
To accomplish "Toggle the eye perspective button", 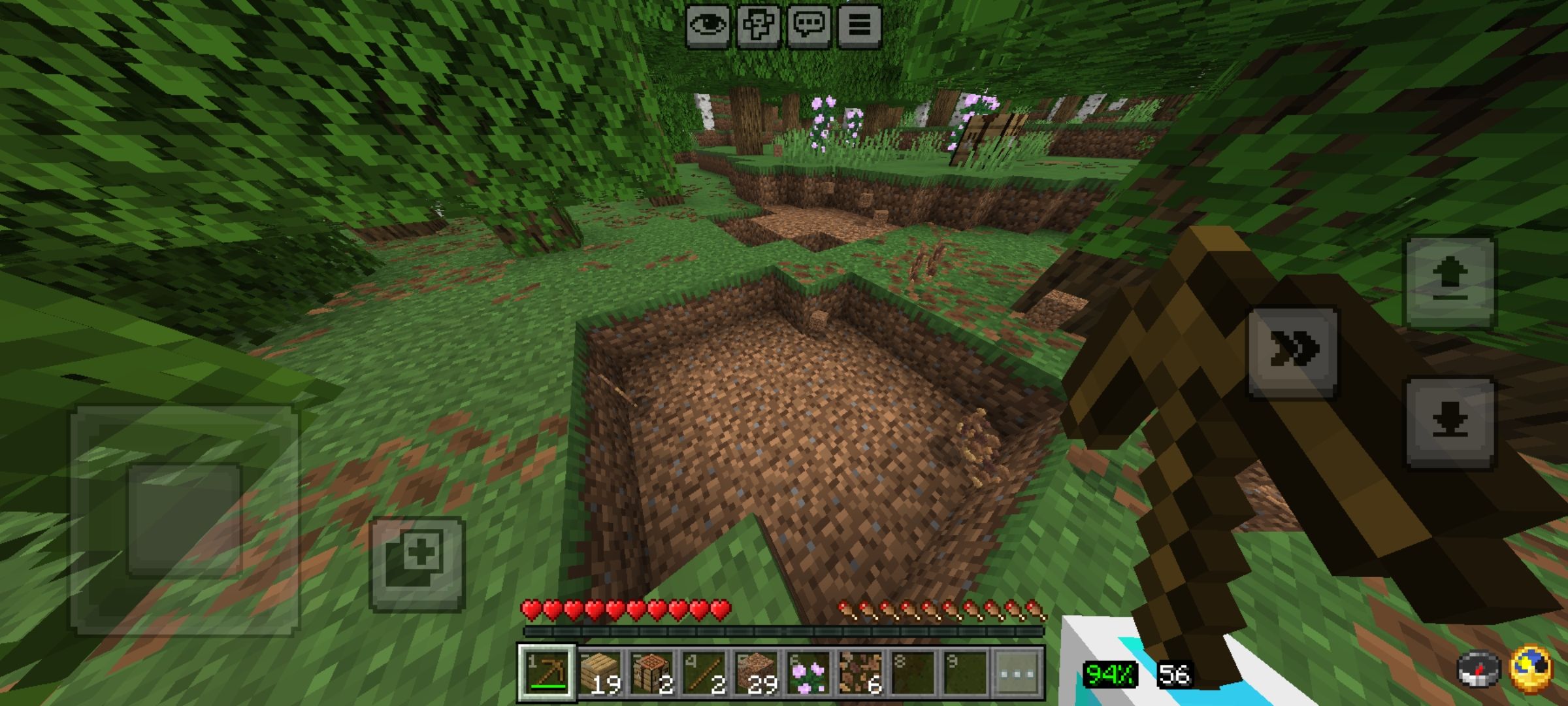I will (x=708, y=26).
